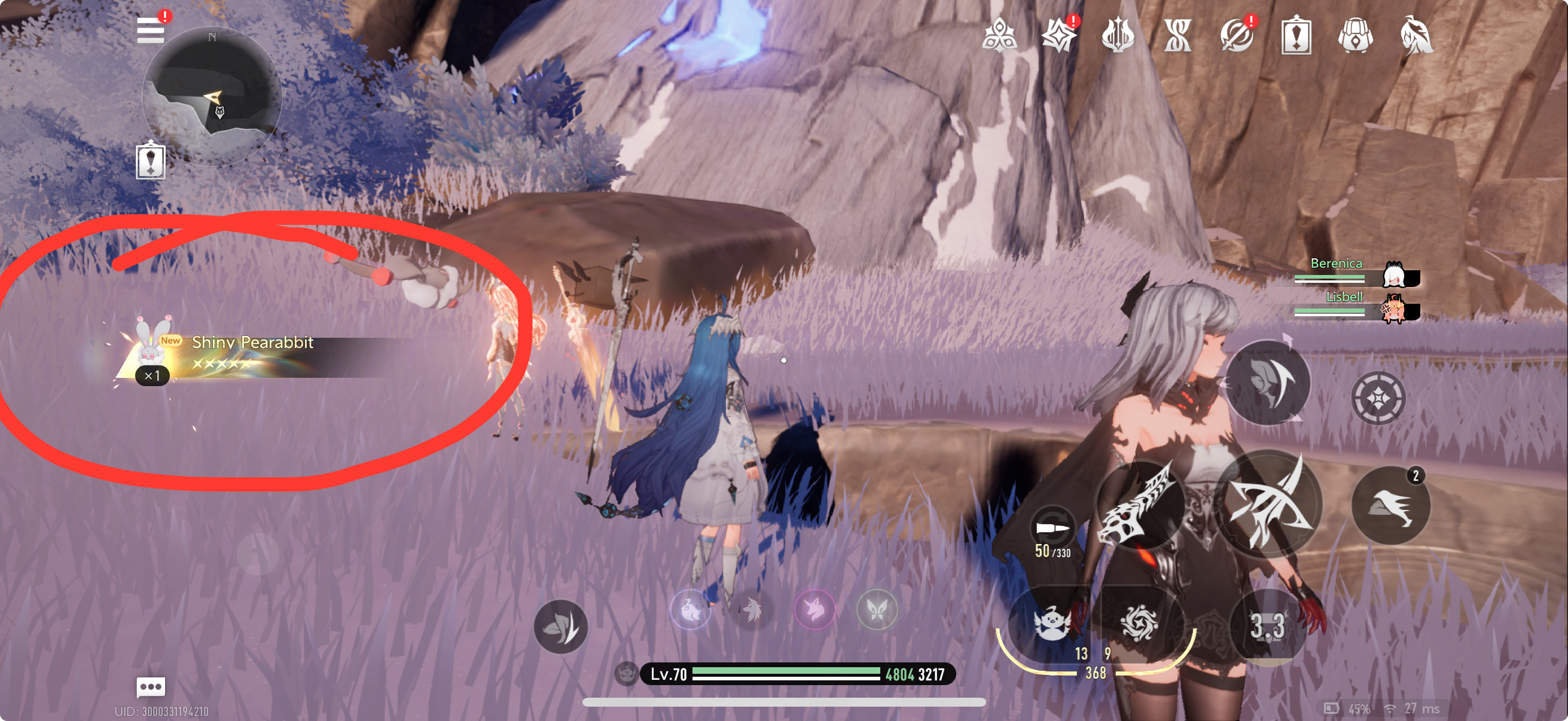Image resolution: width=1568 pixels, height=721 pixels.
Task: Select the pink unicorn quick-slot icon
Action: (814, 609)
